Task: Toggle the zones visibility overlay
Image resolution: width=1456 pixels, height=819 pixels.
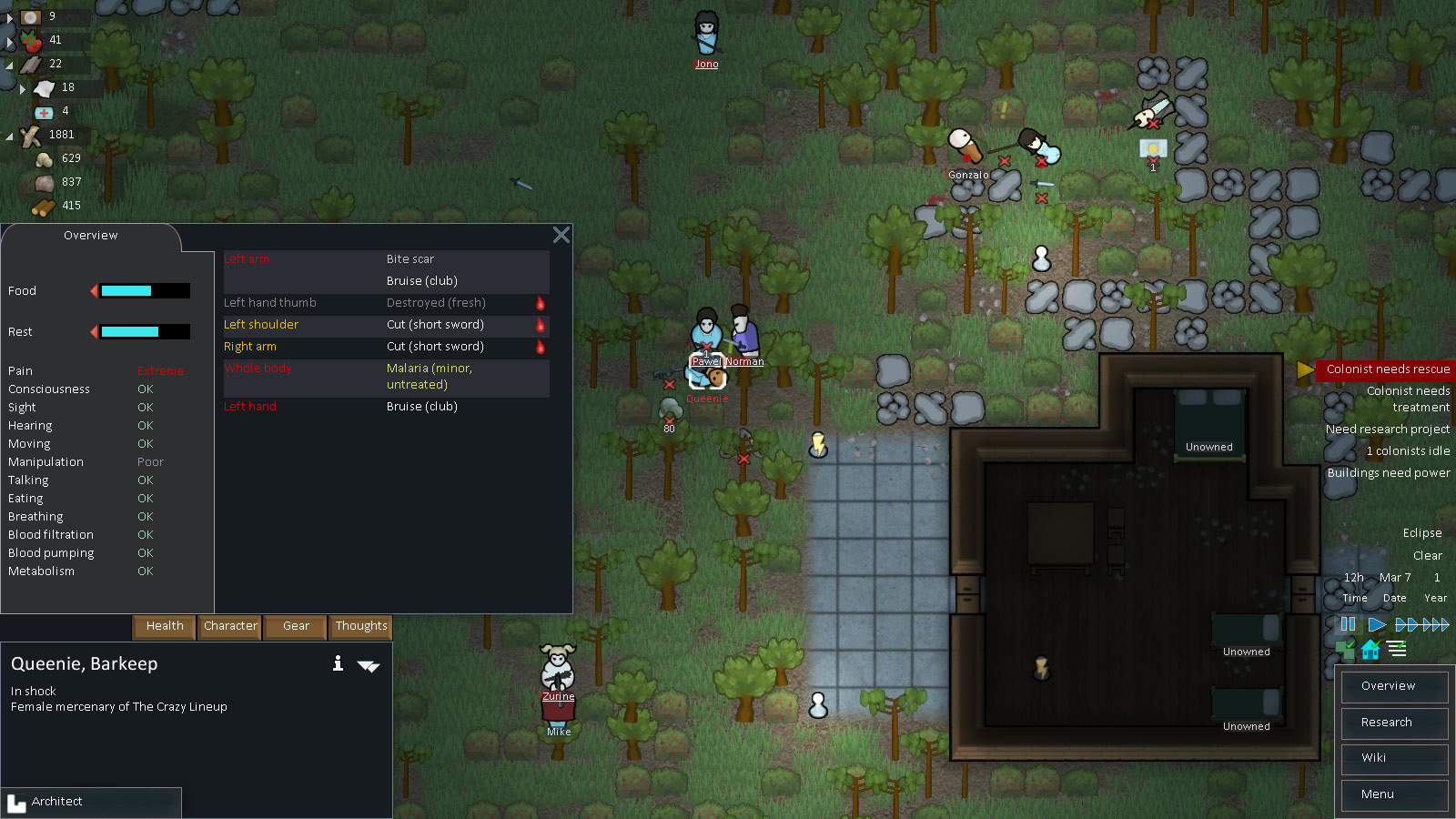Action: (x=1348, y=649)
